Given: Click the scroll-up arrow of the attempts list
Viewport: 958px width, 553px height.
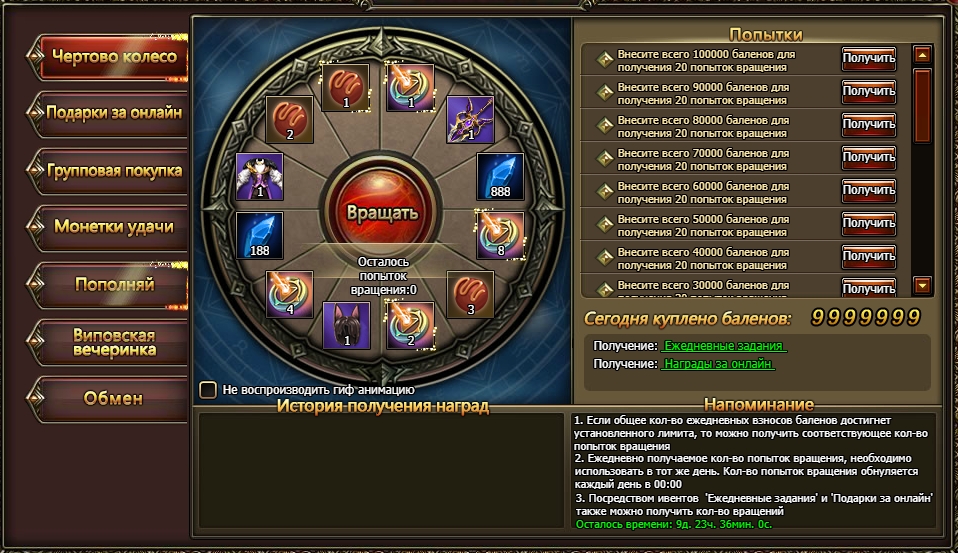Looking at the screenshot, I should click(923, 55).
